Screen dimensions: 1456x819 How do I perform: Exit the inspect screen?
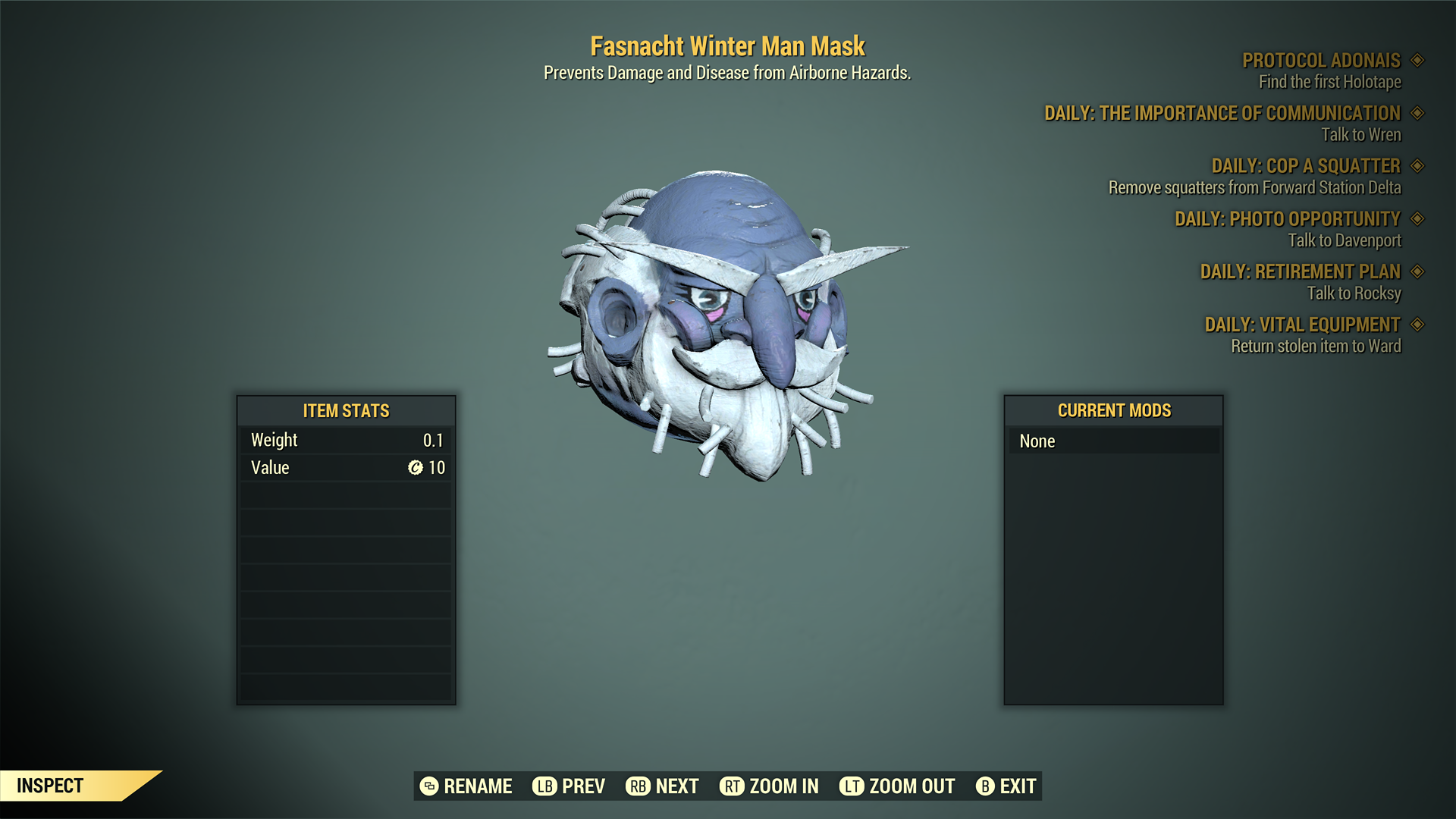[1006, 786]
